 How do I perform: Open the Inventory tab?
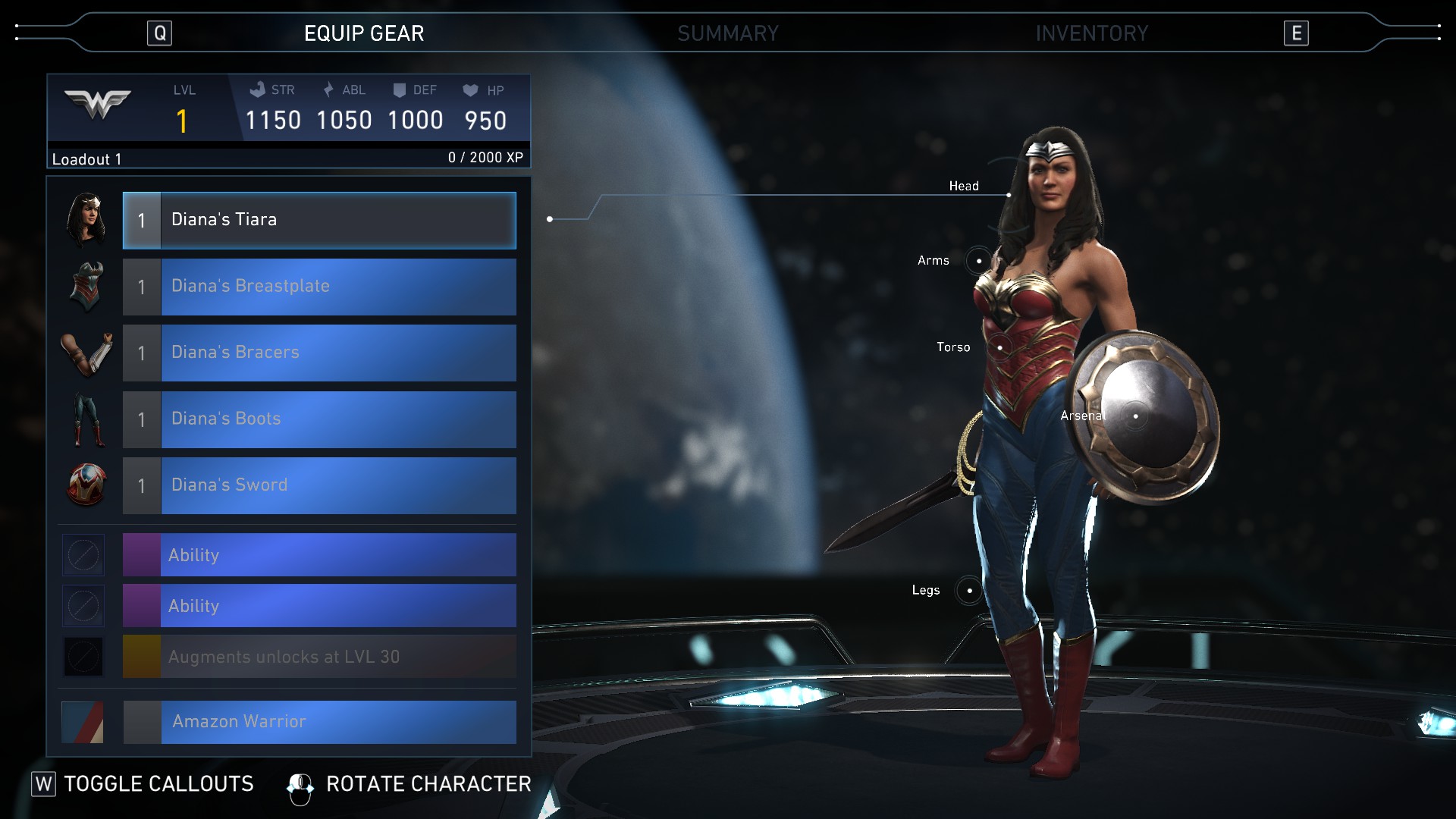tap(1091, 33)
